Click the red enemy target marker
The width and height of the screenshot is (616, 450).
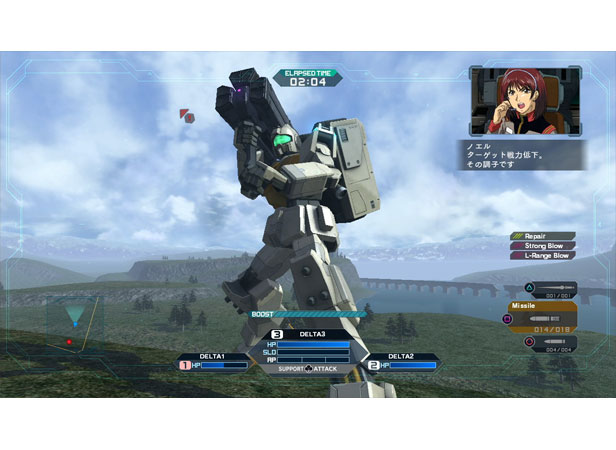[x=187, y=117]
